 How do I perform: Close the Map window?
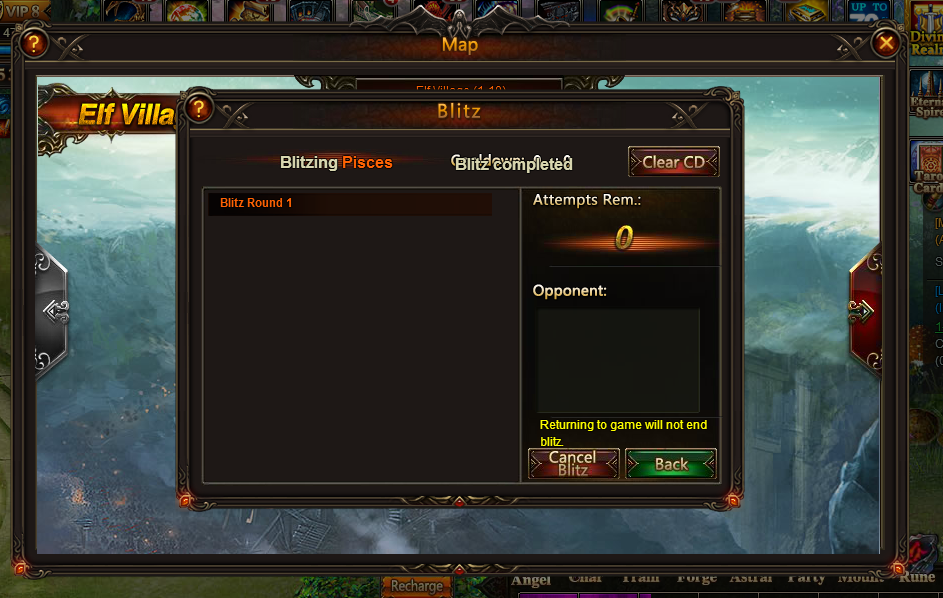tap(885, 43)
